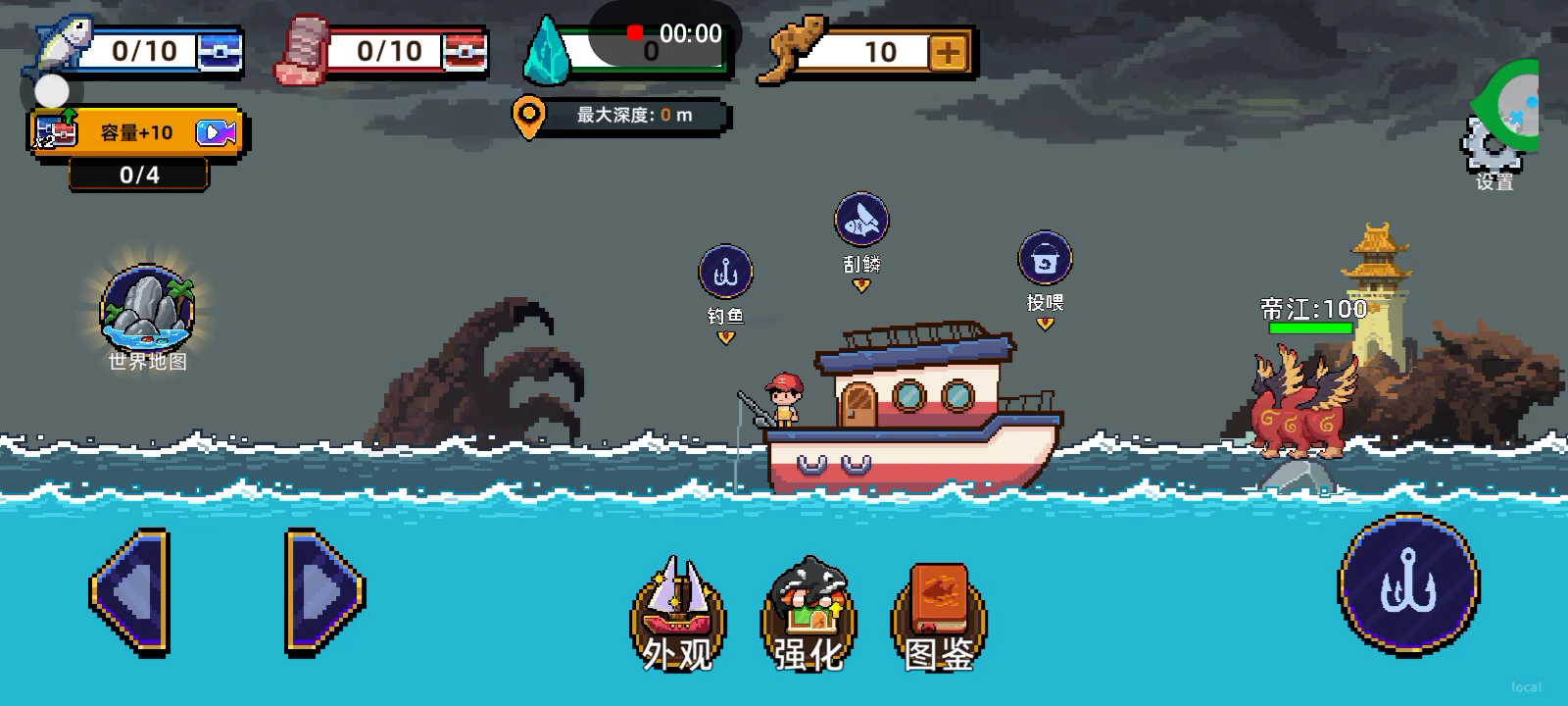Screen dimensions: 1568x706
Task: Open the blue fish storage chest
Action: click(220, 51)
